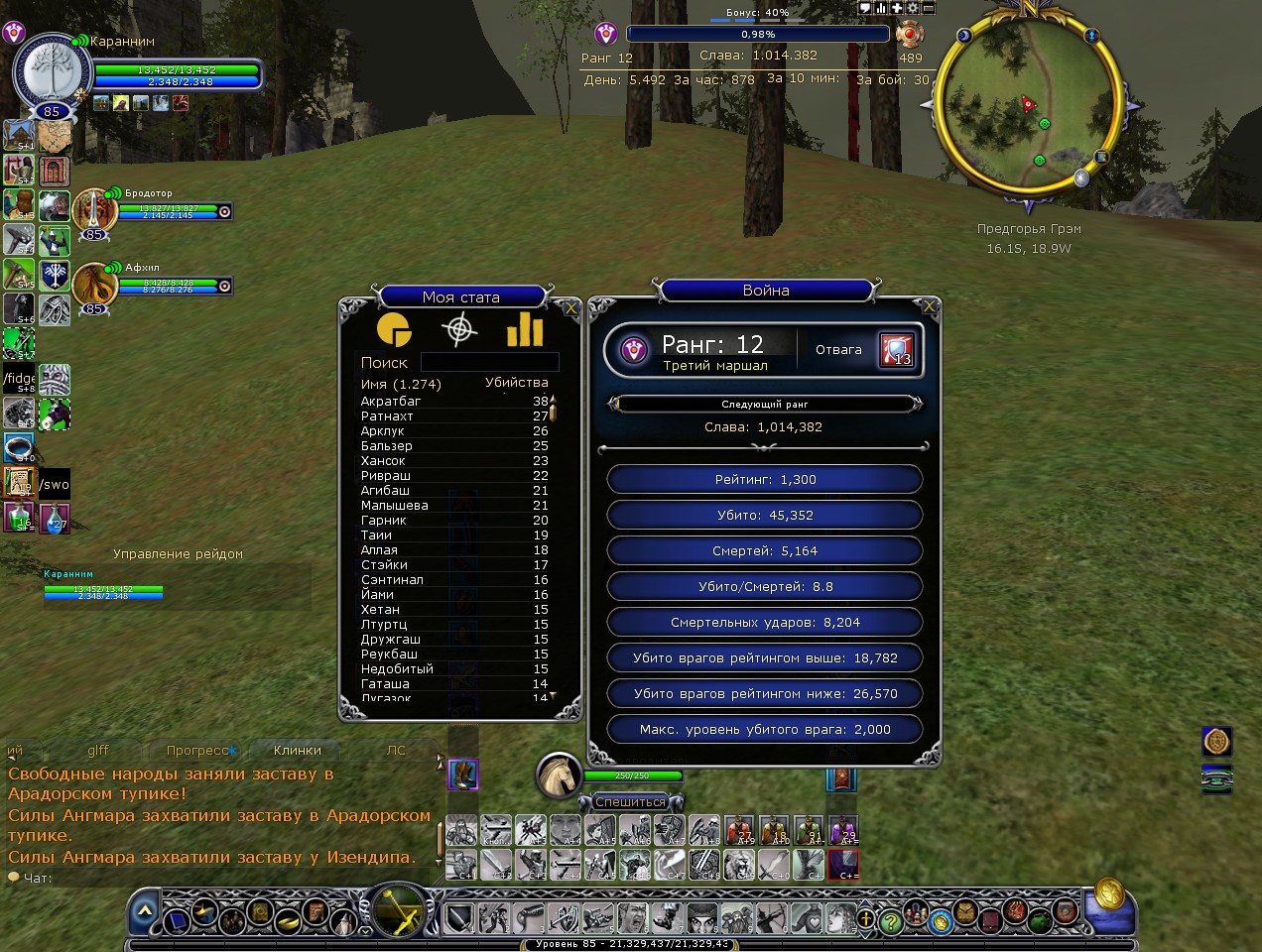Select party member Бродотор's portrait
Viewport: 1262px width, 952px height.
click(93, 209)
